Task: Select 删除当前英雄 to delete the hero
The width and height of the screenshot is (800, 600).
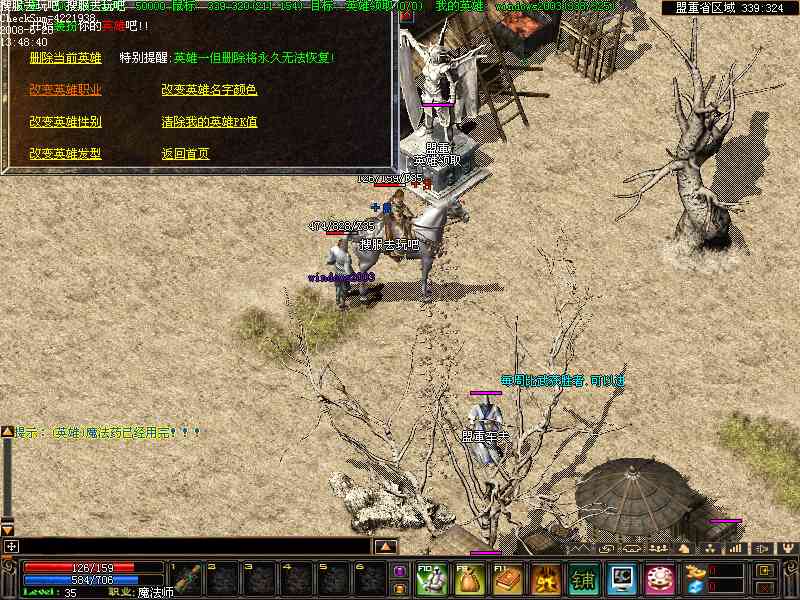Action: click(65, 58)
